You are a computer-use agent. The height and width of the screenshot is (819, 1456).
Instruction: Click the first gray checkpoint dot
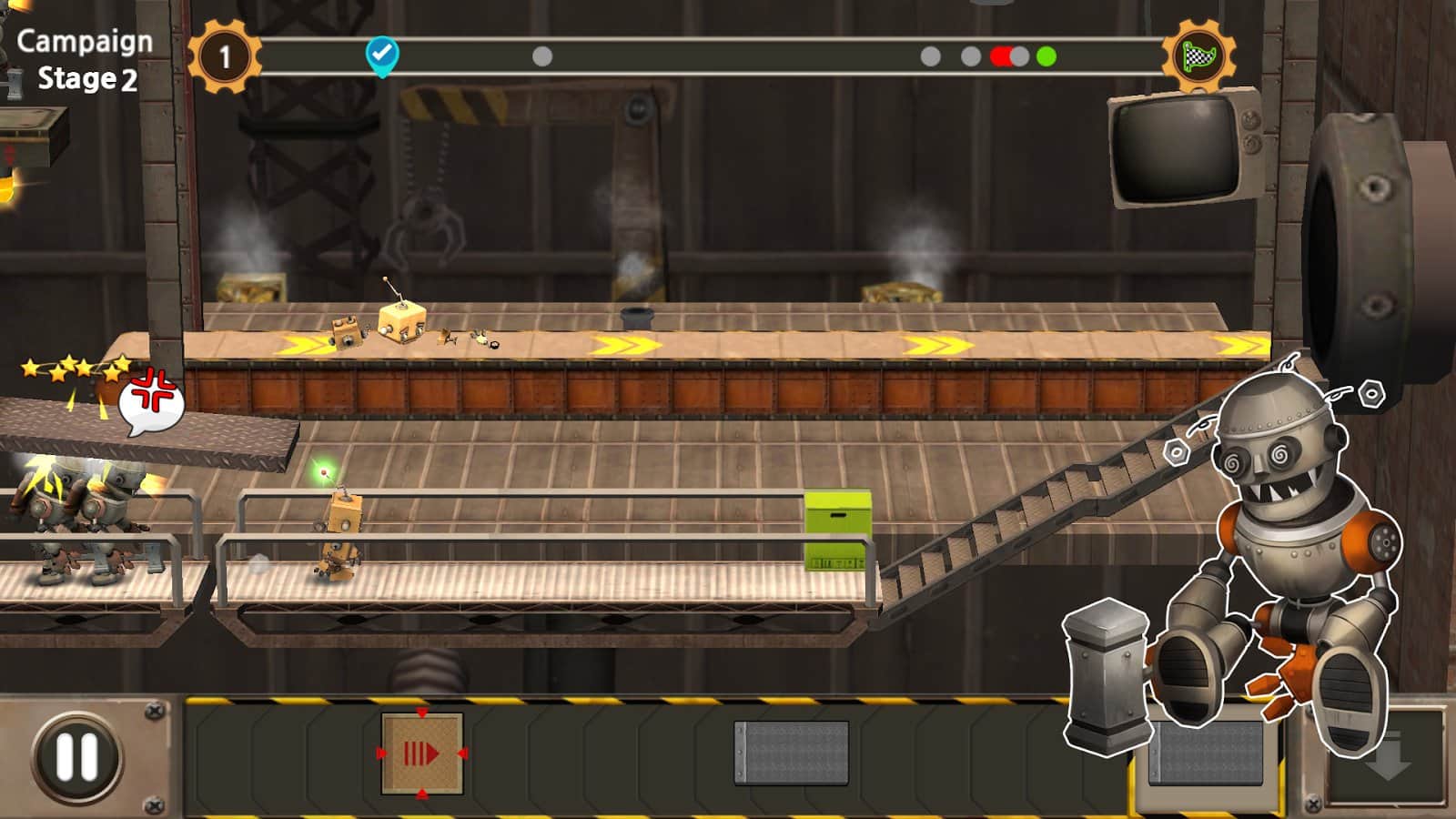[543, 57]
